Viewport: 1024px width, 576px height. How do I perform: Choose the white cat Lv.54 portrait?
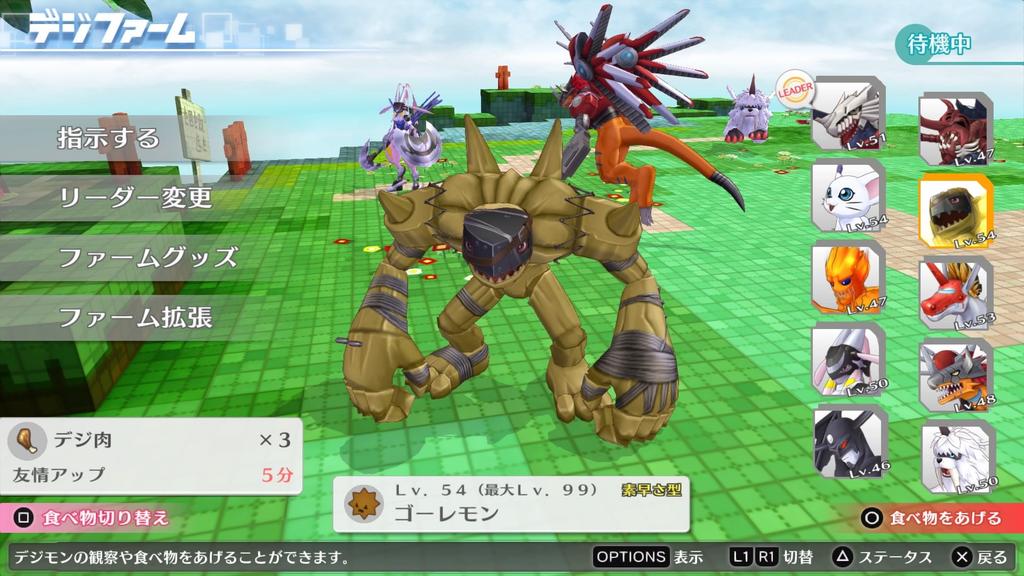pos(847,196)
